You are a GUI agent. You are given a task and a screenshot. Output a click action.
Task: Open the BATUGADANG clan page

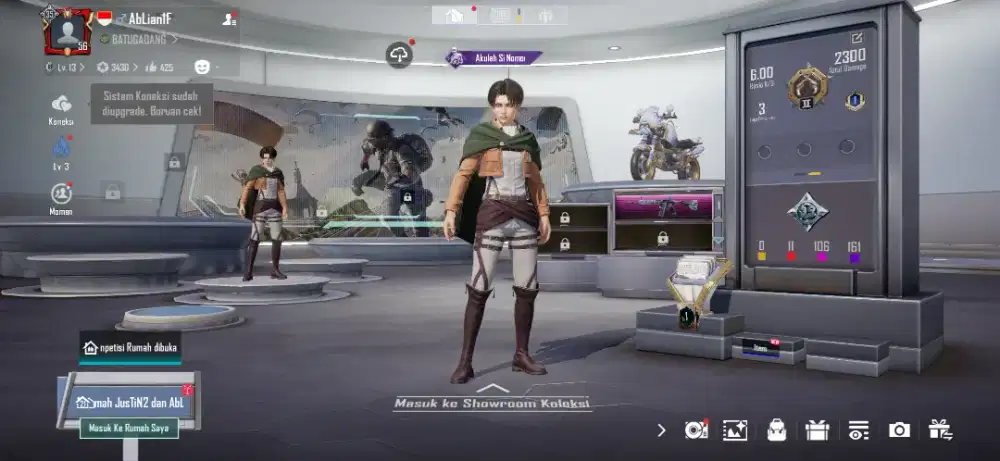coord(139,39)
